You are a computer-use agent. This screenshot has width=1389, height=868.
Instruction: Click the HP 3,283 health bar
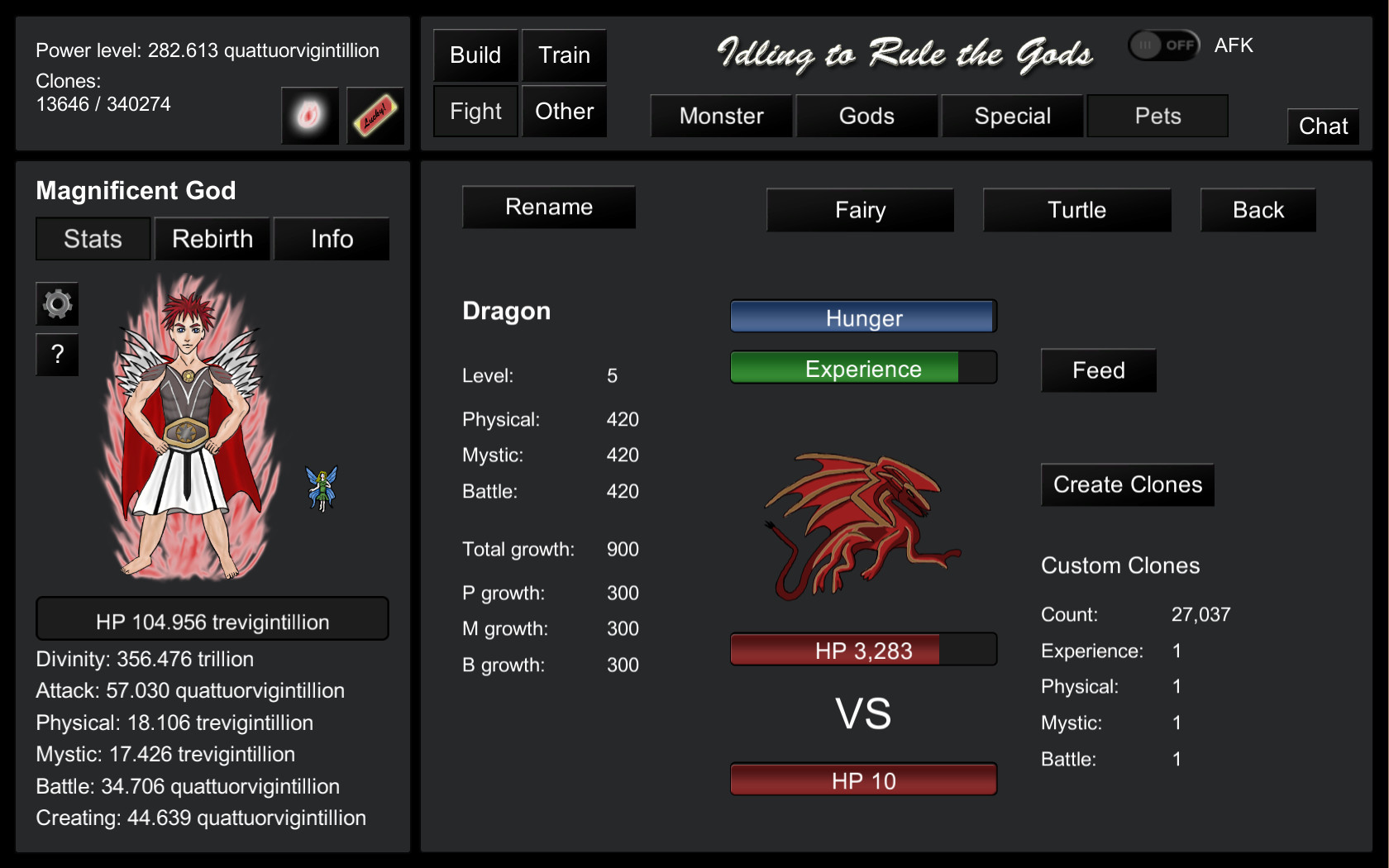pyautogui.click(x=862, y=650)
